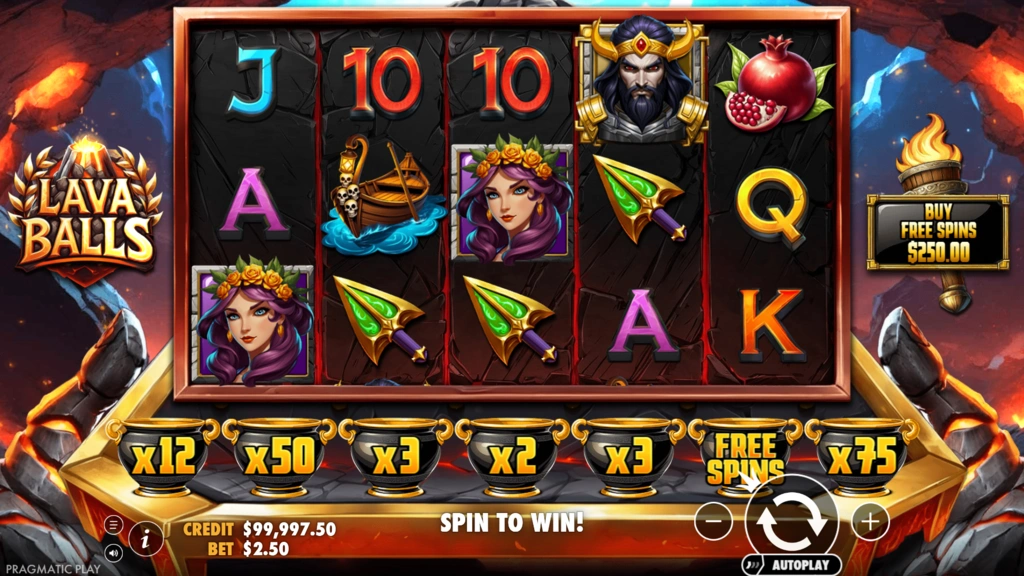
Task: Buy Free Spins for $250.00
Action: 937,233
